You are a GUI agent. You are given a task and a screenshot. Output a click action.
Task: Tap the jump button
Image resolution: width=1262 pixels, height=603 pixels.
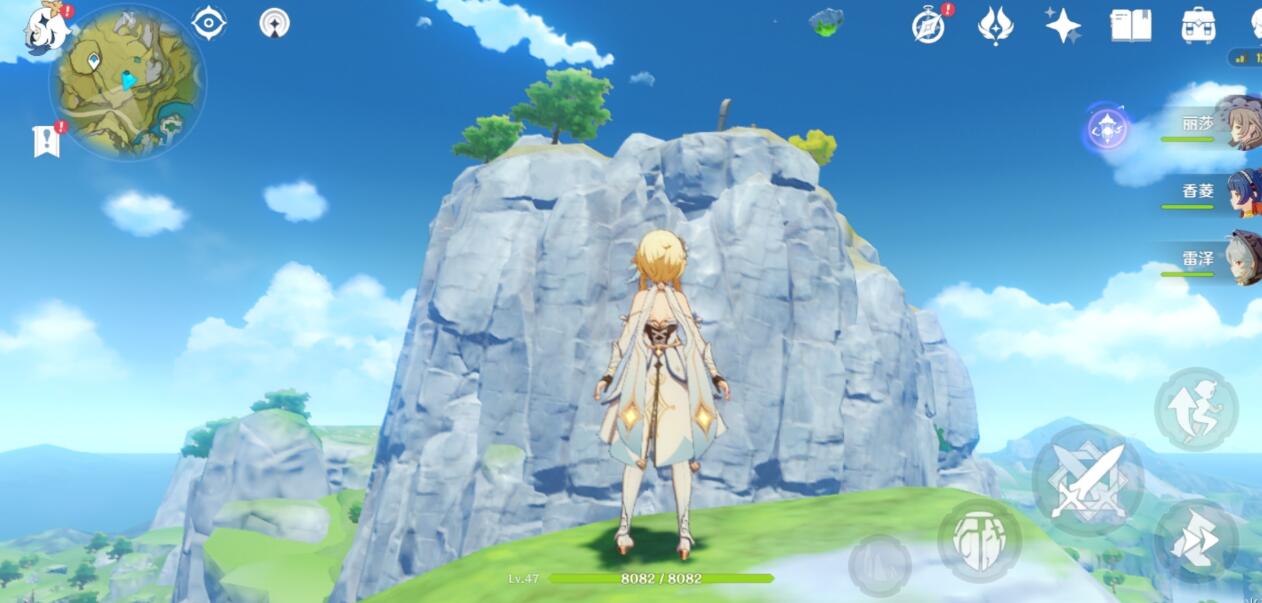[x=1196, y=408]
